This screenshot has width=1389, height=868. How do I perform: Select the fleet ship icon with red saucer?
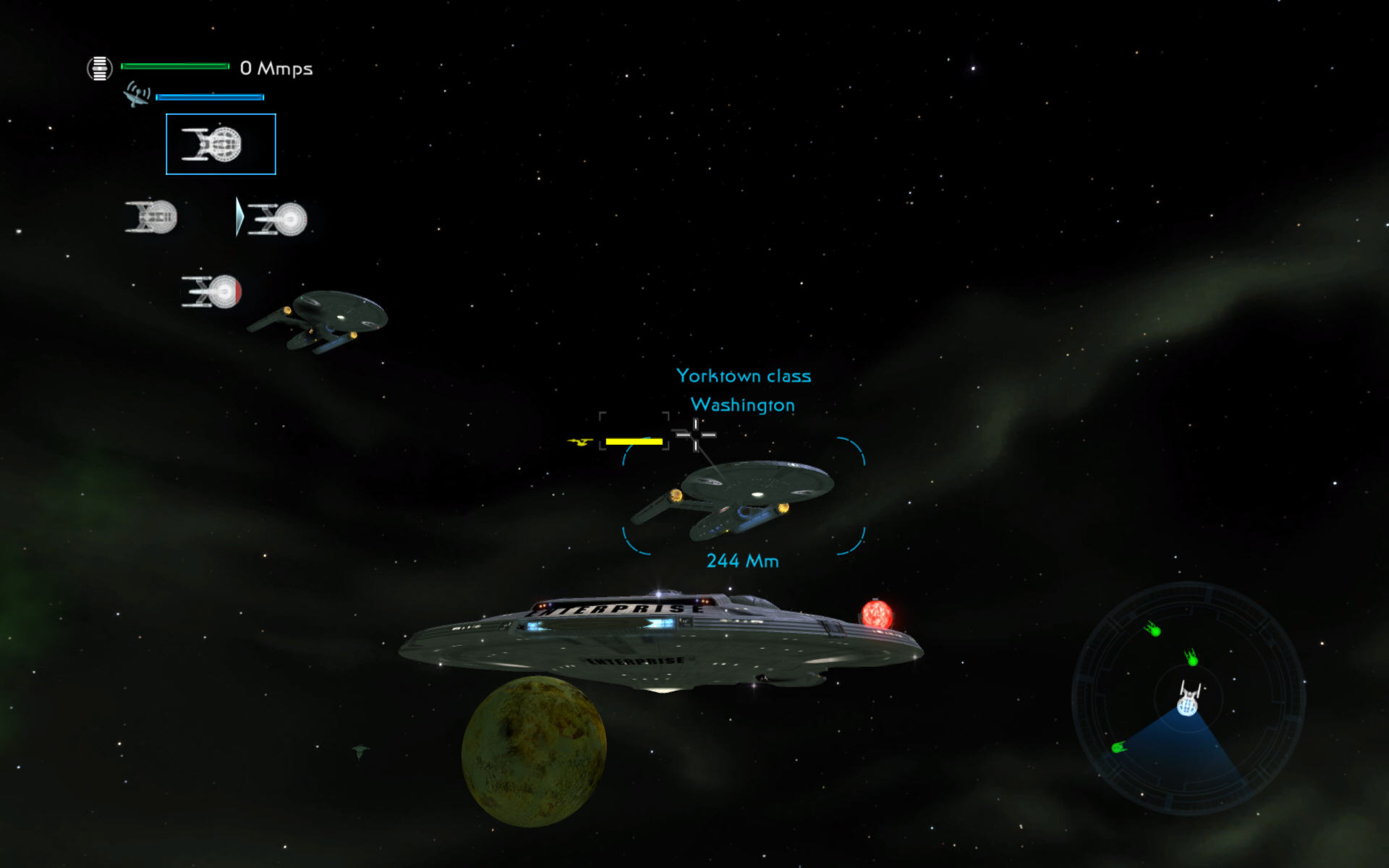(x=211, y=292)
